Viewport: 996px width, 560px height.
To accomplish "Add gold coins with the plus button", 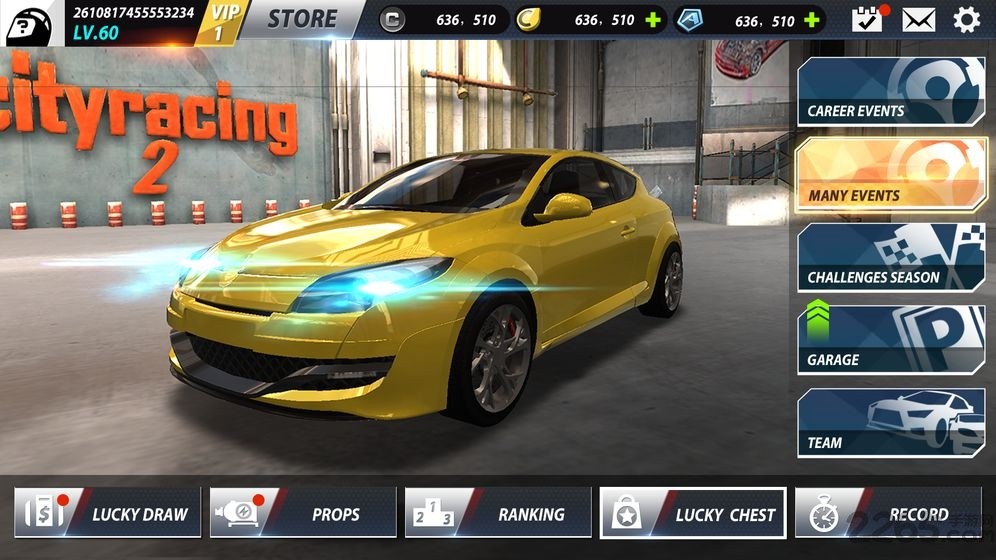I will (653, 20).
